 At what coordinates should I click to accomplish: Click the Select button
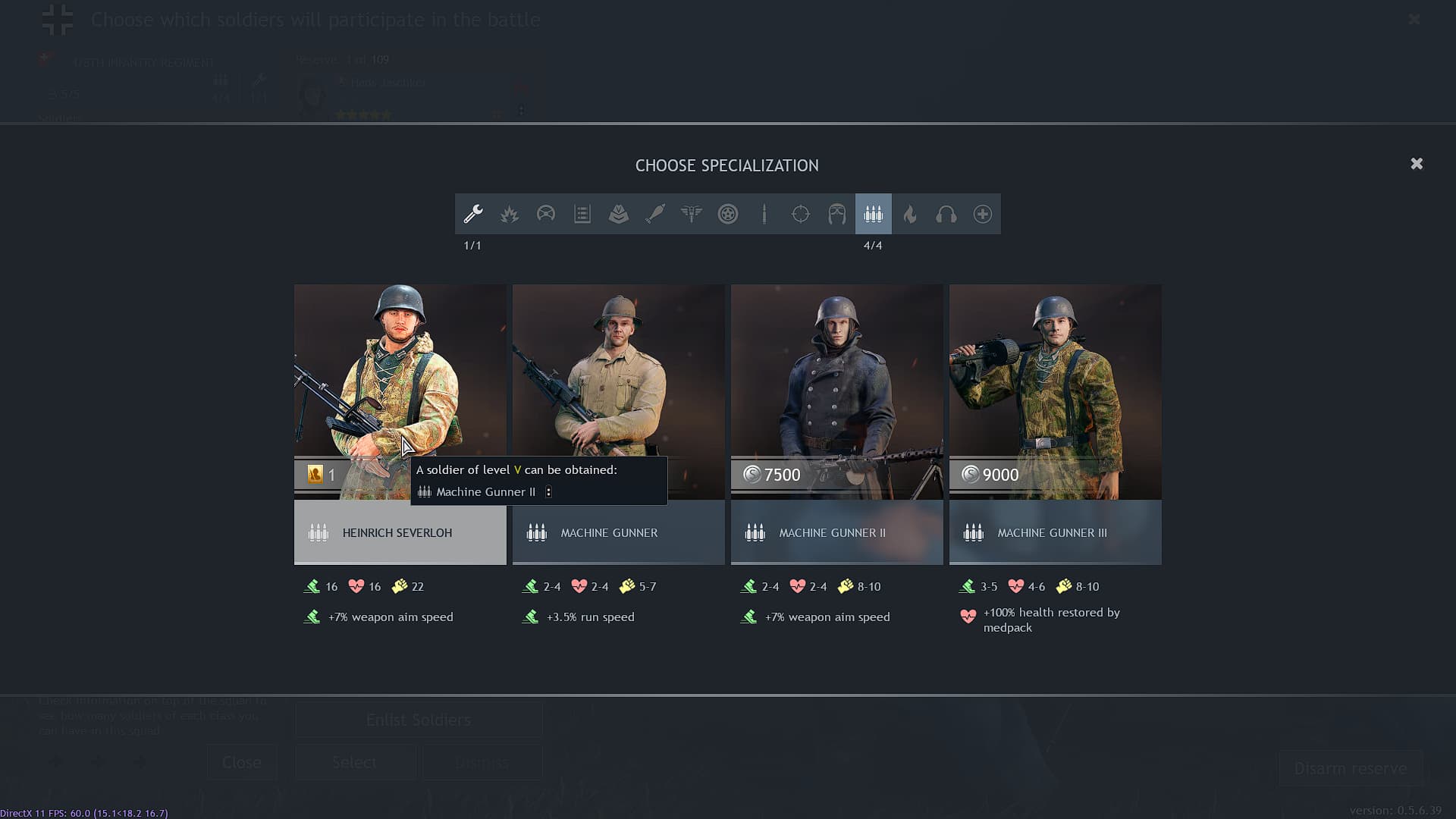click(355, 762)
